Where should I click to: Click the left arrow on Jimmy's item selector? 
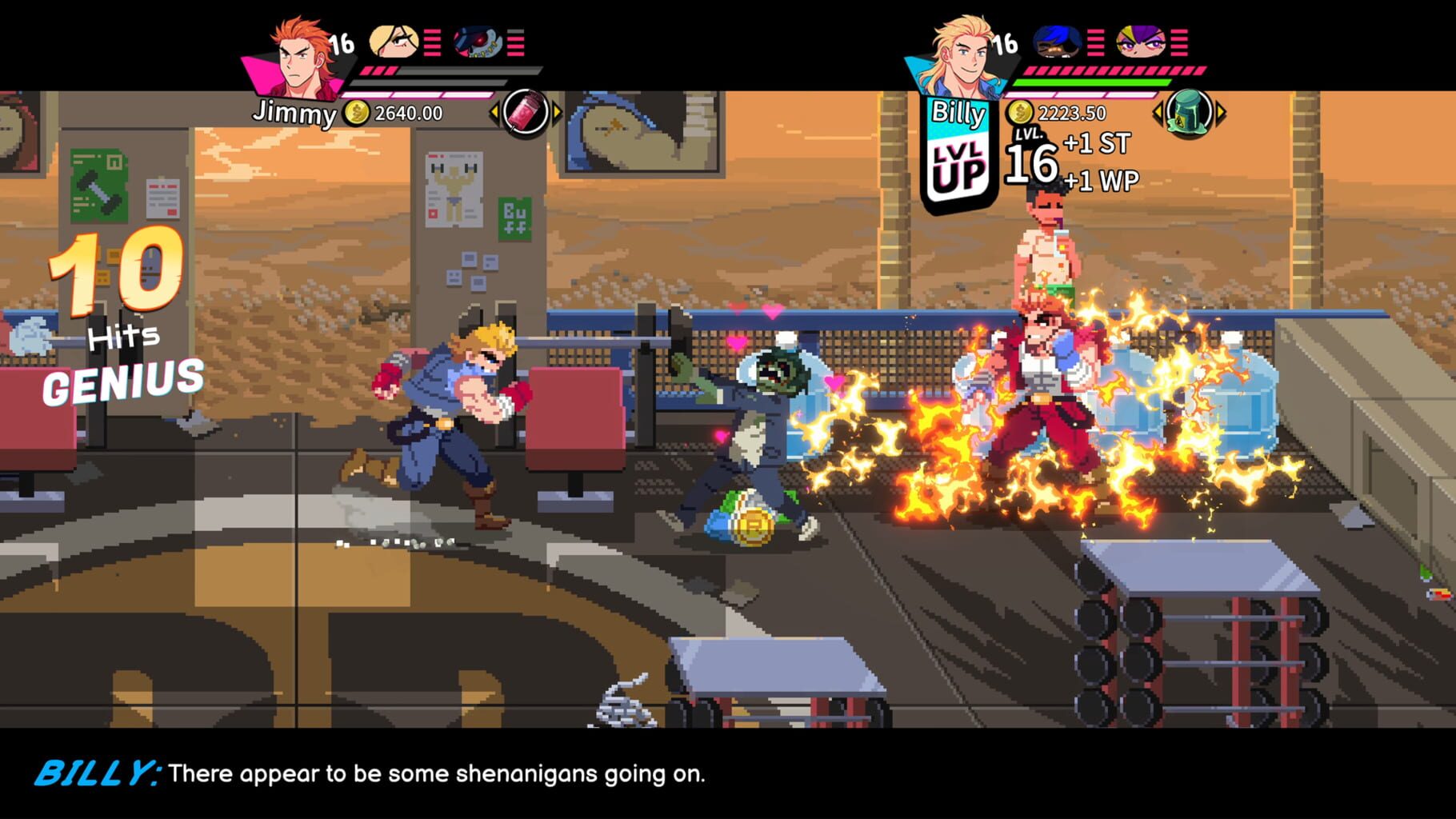(x=494, y=112)
